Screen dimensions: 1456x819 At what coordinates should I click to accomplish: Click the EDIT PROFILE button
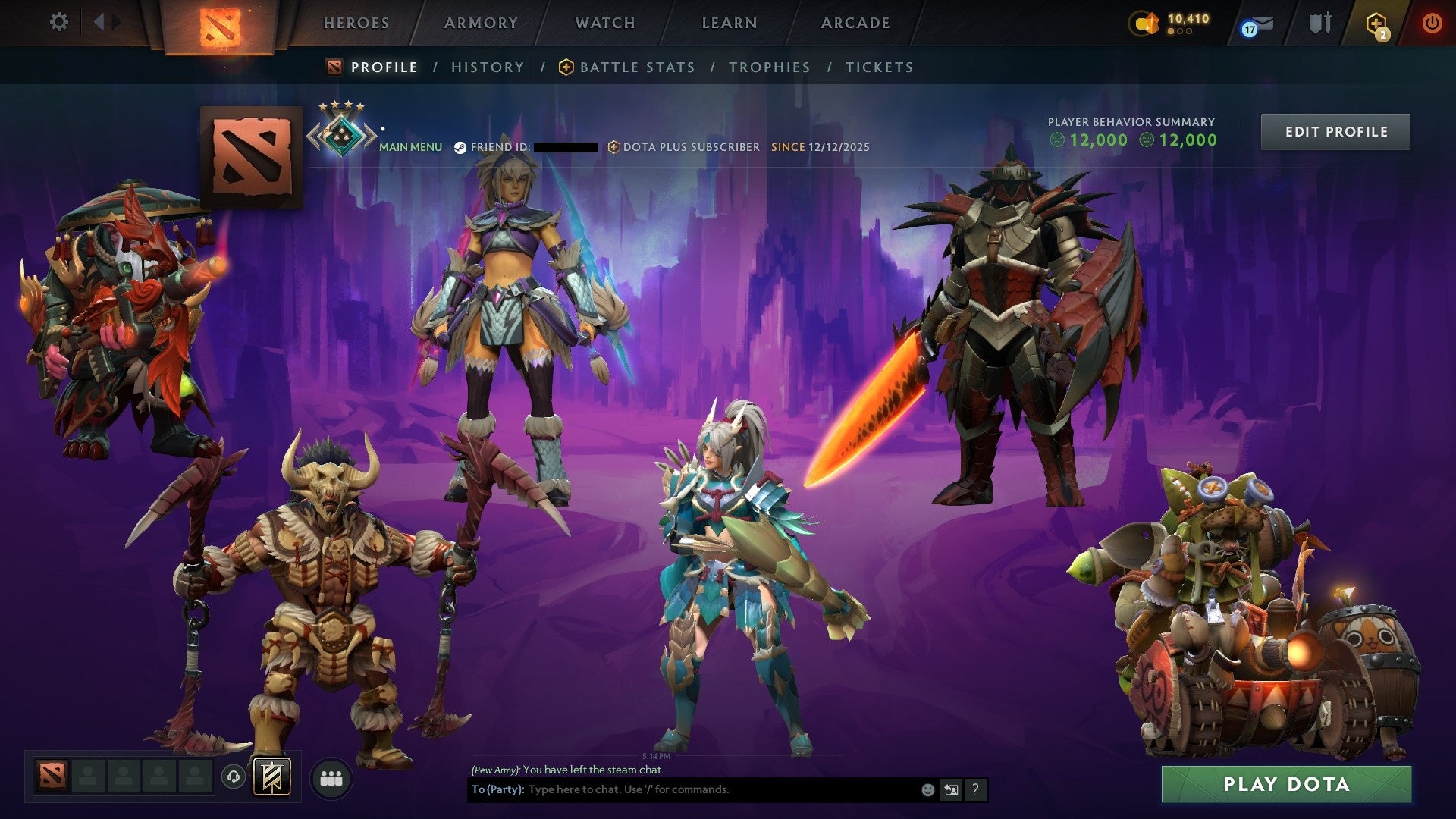pyautogui.click(x=1335, y=130)
